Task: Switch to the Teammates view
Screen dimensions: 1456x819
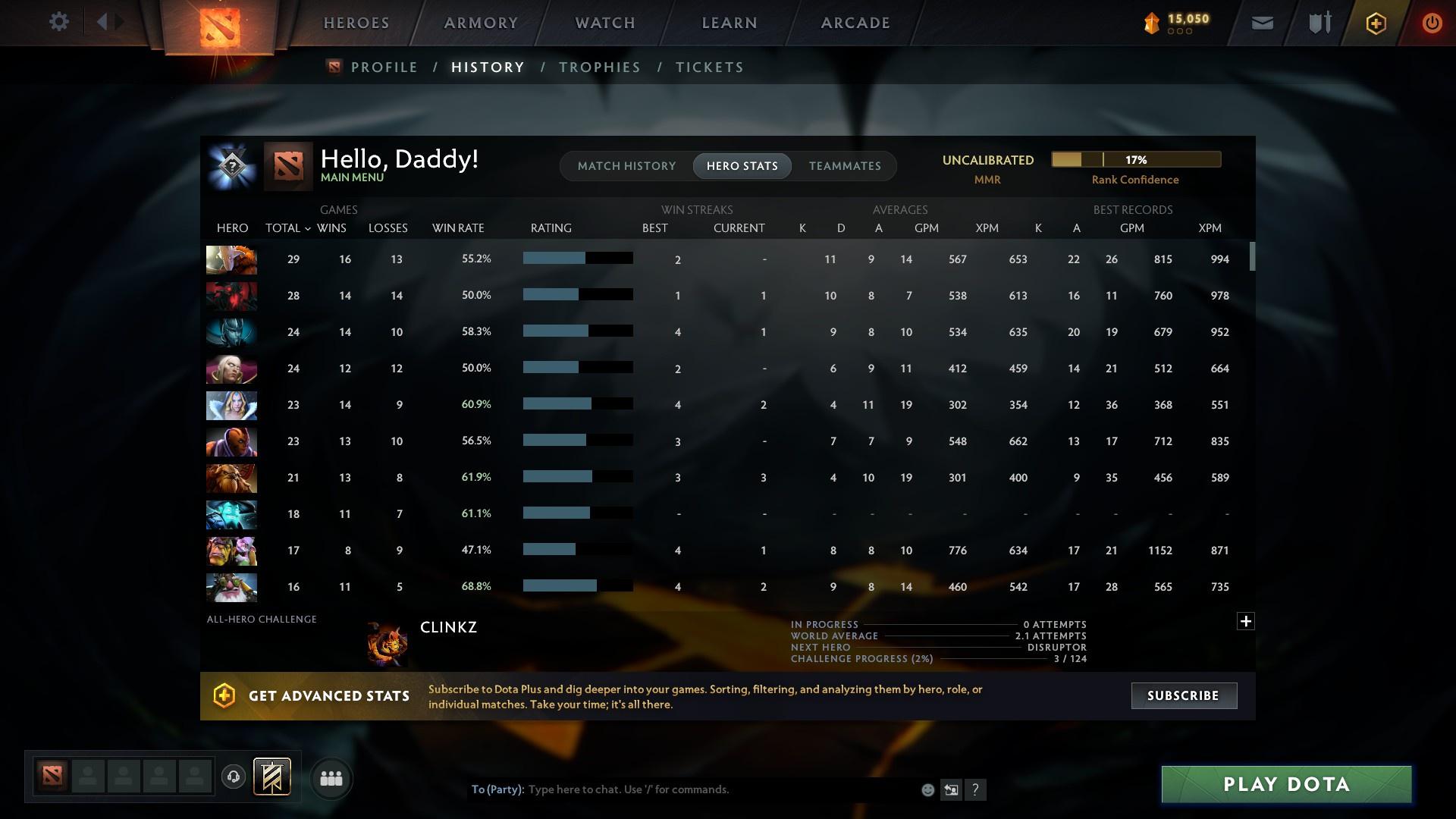Action: click(845, 165)
